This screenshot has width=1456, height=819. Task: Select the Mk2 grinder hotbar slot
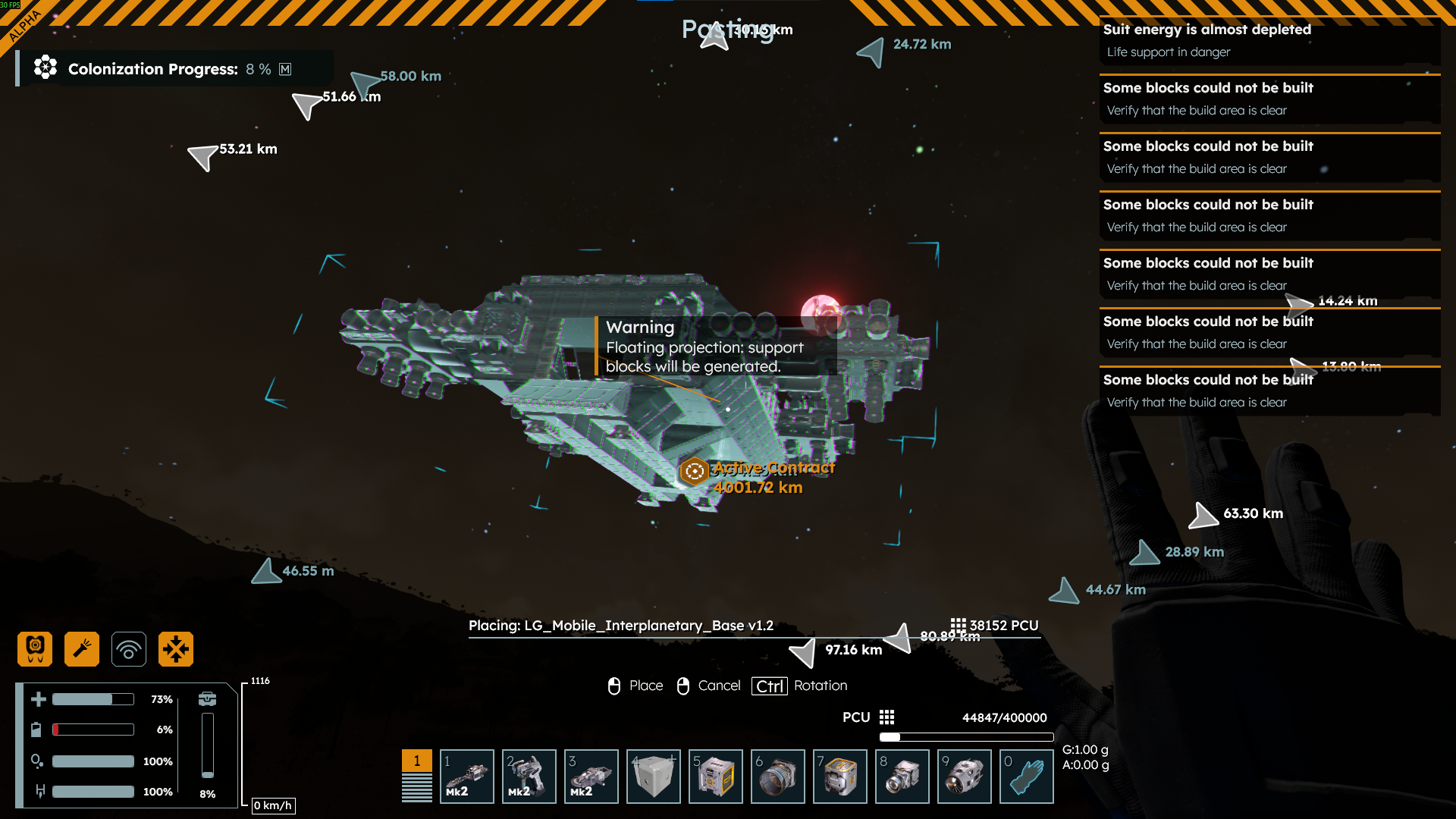pyautogui.click(x=591, y=776)
